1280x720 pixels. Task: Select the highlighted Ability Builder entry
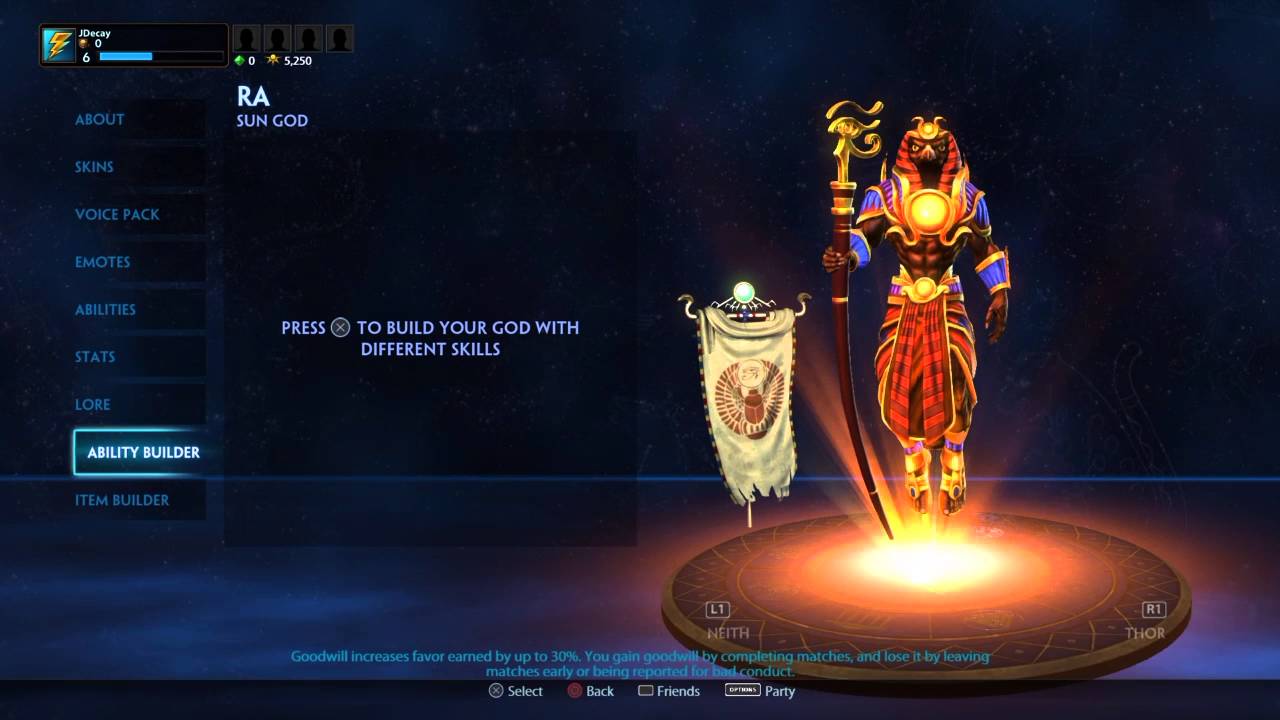(x=143, y=452)
